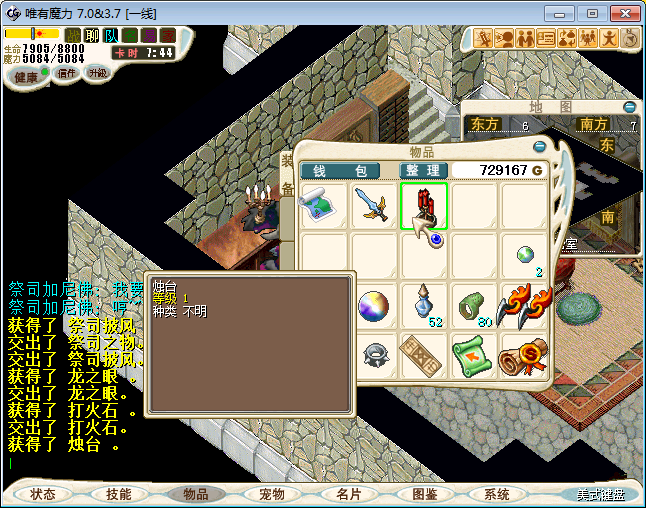Select the blue potion bottle stack
This screenshot has width=646, height=508.
point(426,303)
